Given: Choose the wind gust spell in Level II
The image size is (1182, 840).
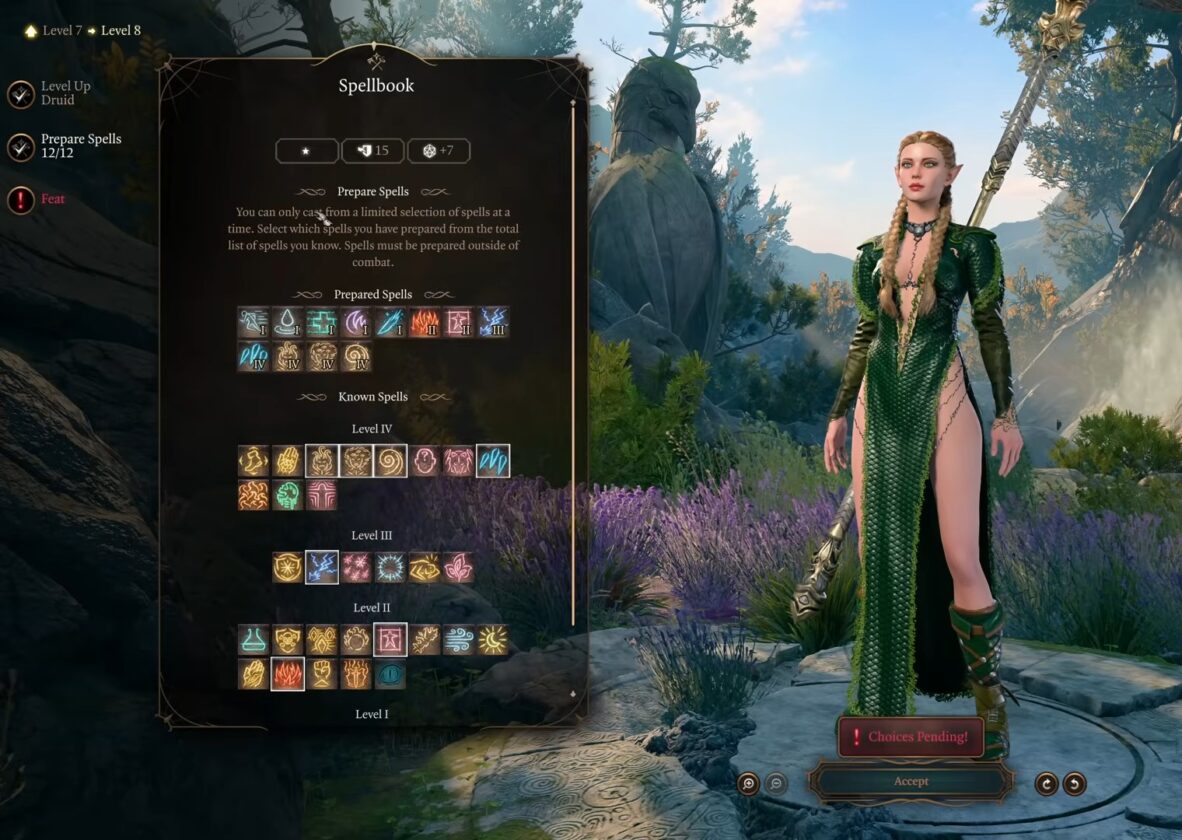Looking at the screenshot, I should tap(459, 640).
